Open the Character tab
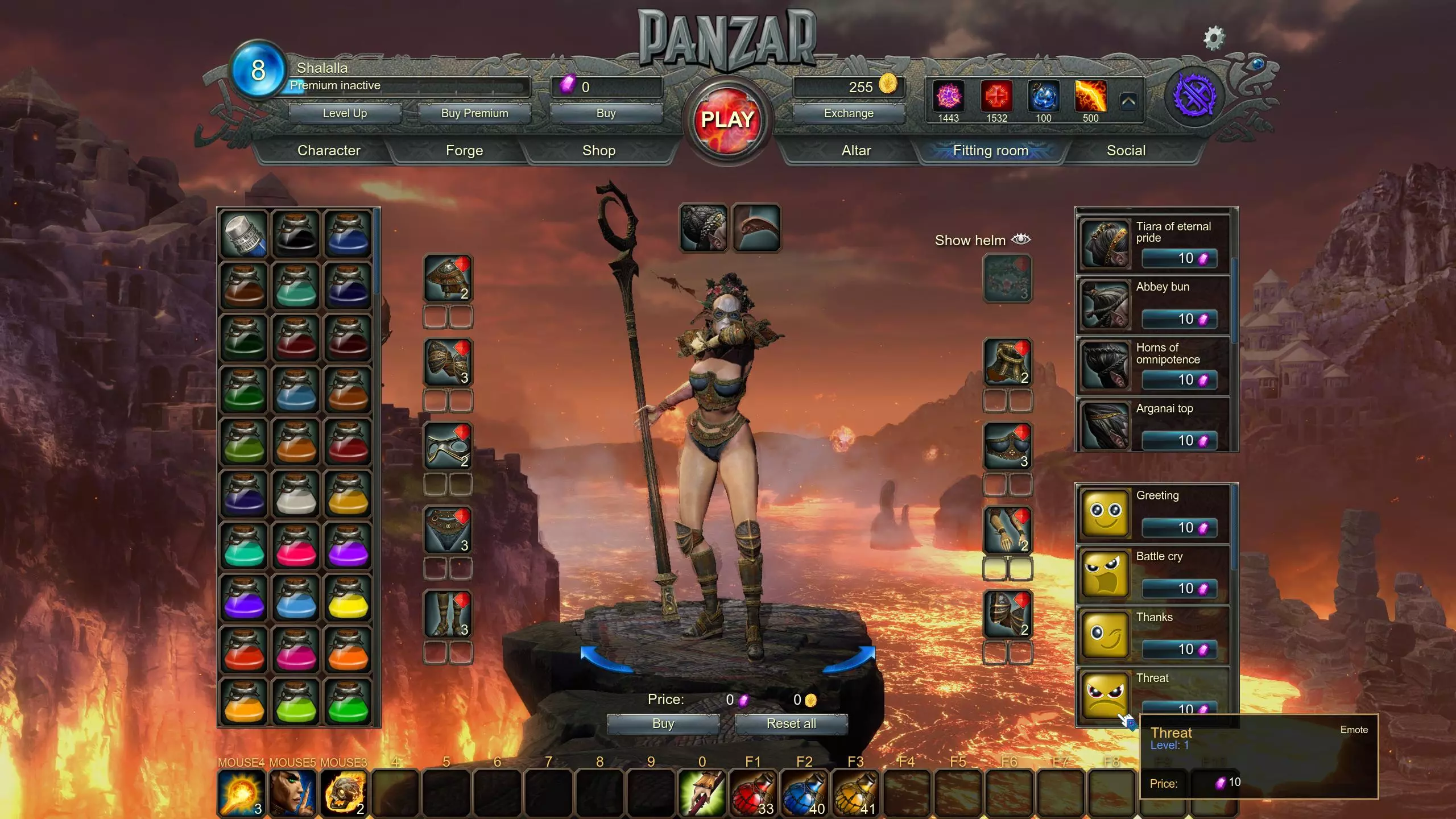The image size is (1456, 819). pos(329,151)
